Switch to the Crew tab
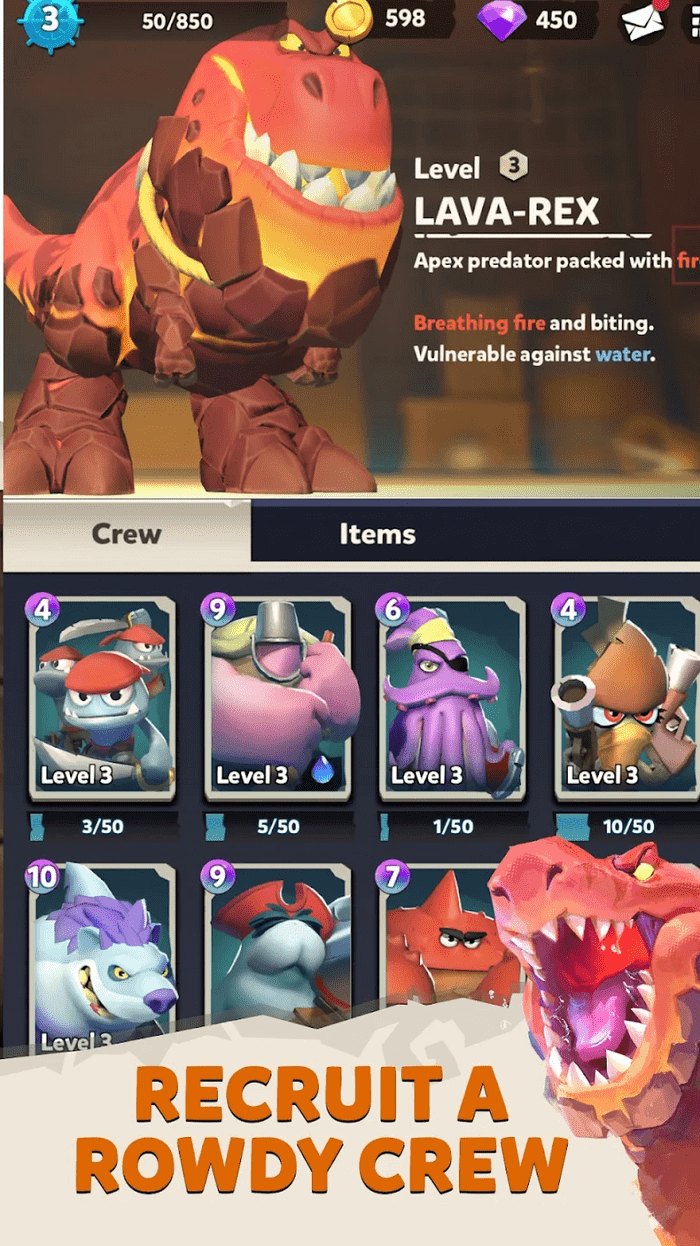This screenshot has height=1246, width=700. pos(126,533)
